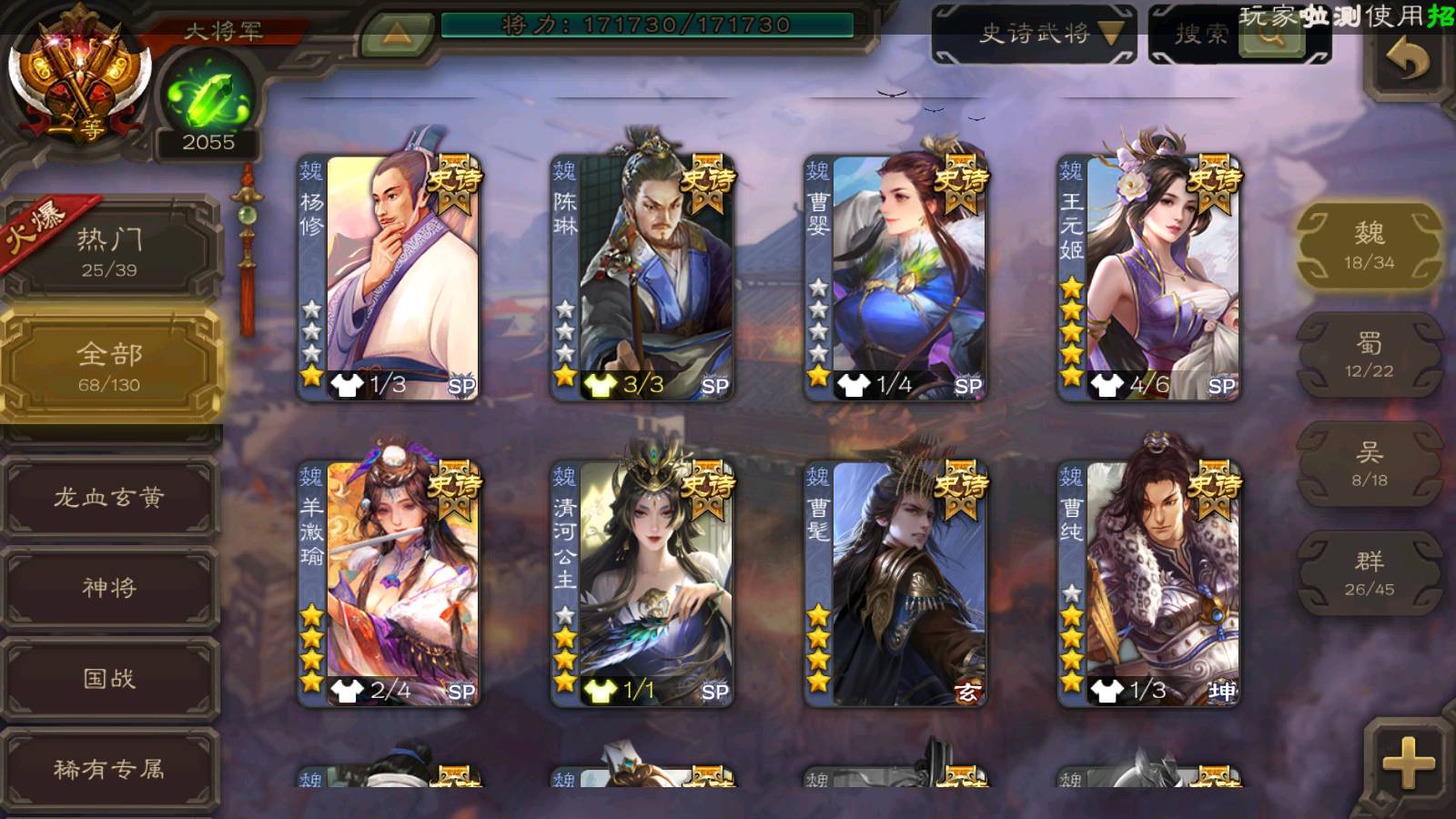Open the 国战 category tab
Screen dimensions: 1456x819
click(109, 678)
